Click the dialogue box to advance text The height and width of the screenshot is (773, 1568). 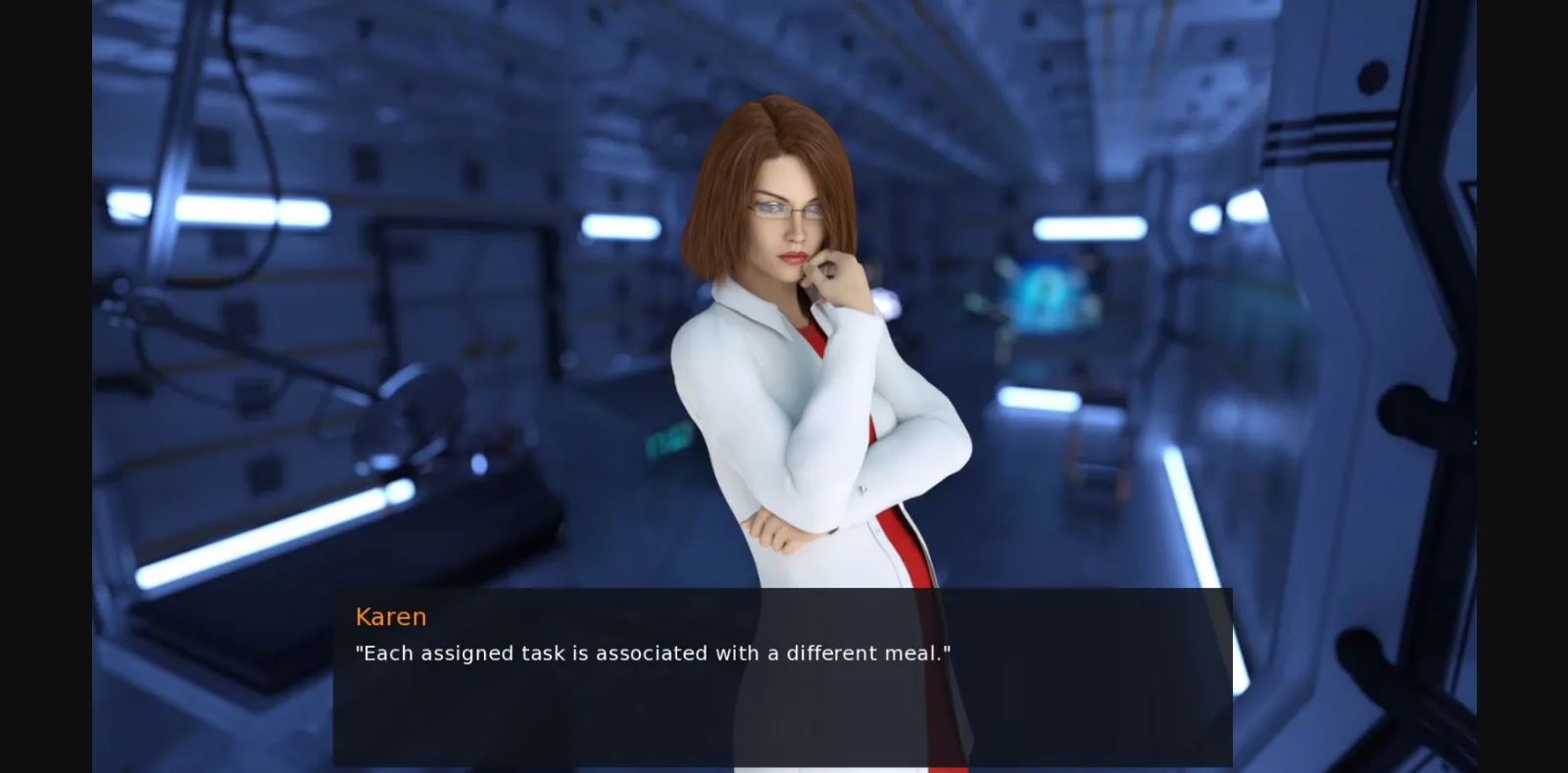(x=784, y=686)
